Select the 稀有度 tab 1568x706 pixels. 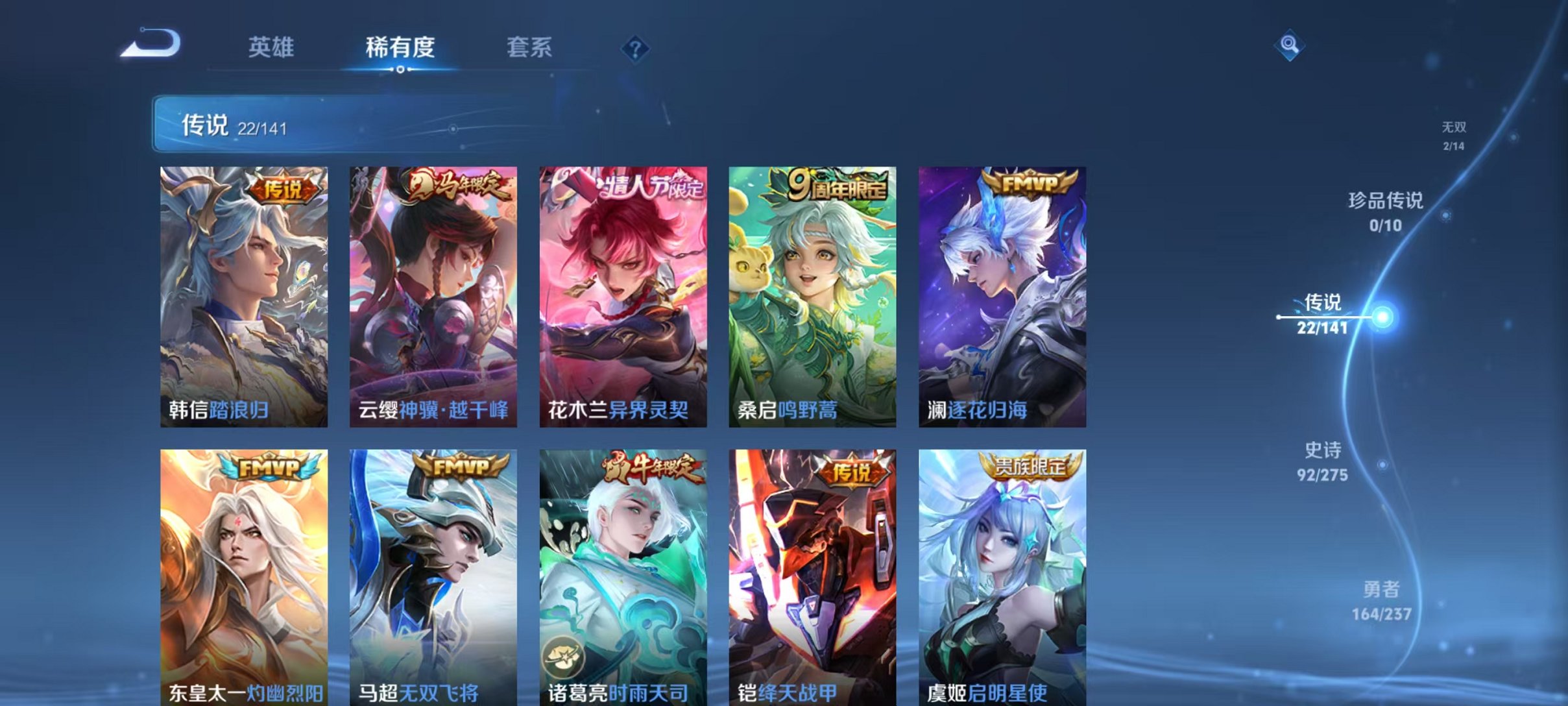(x=398, y=47)
